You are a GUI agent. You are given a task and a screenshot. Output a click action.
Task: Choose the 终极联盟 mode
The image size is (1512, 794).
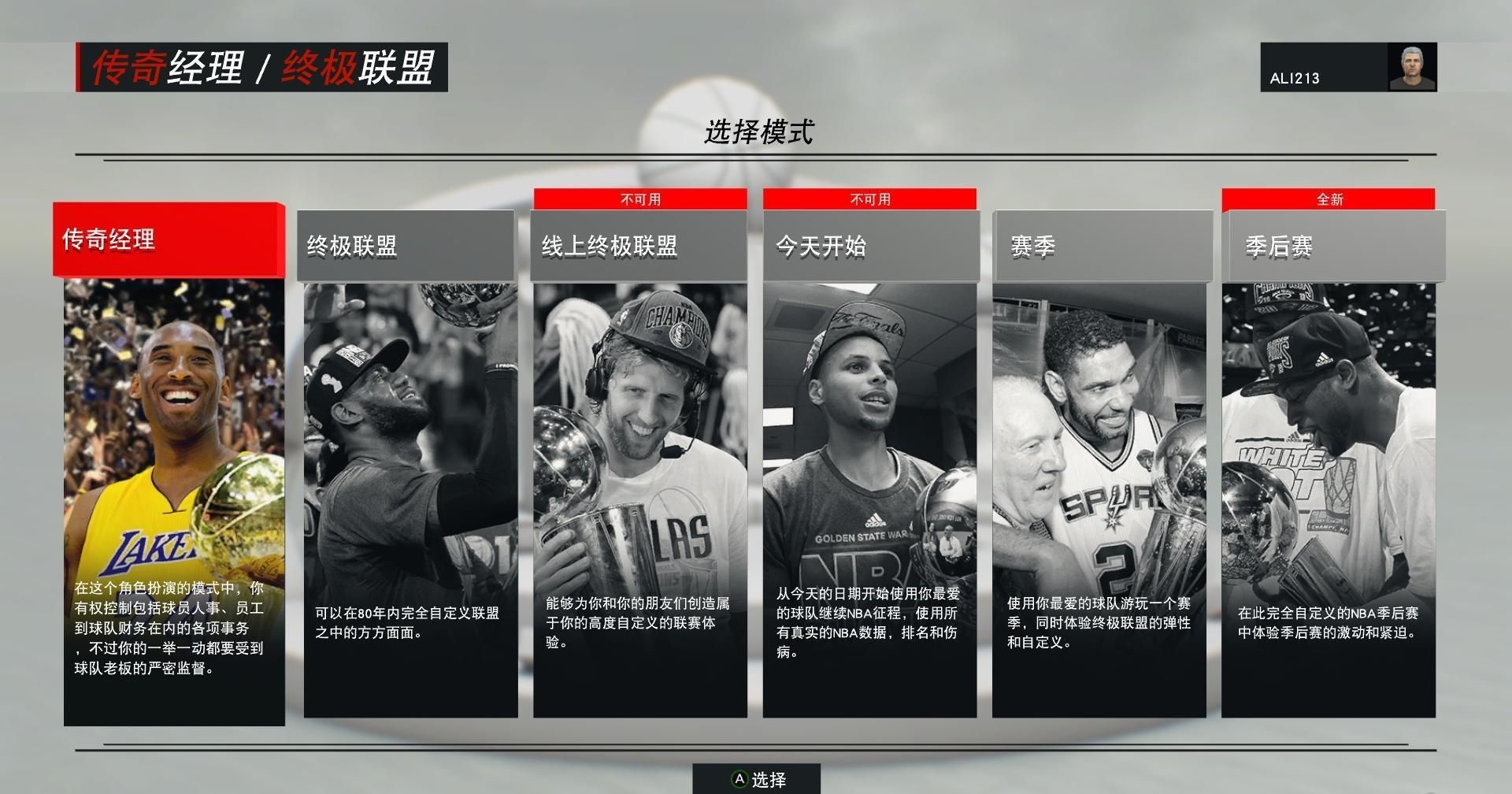coord(410,465)
